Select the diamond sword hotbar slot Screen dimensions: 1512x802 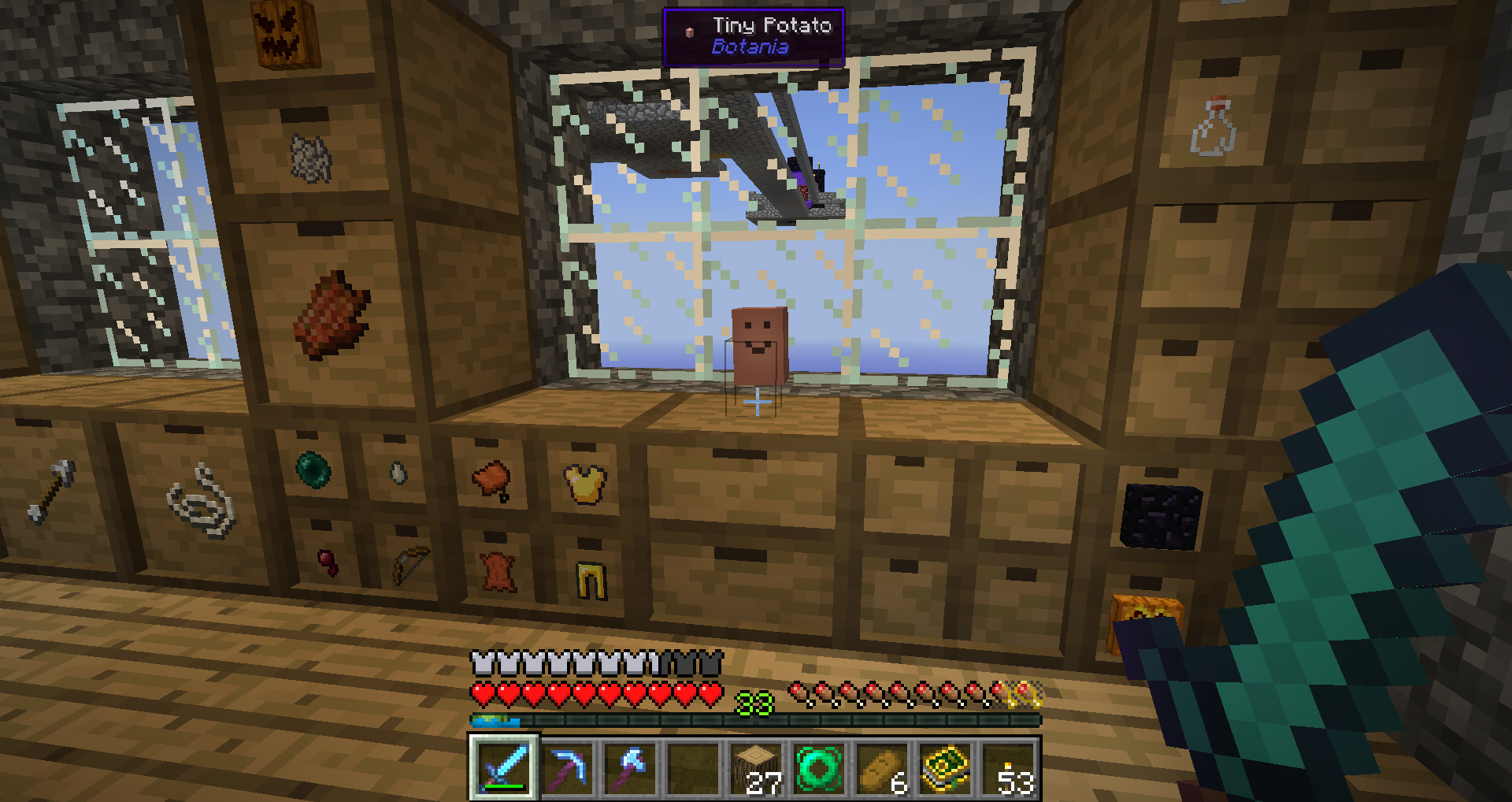point(504,768)
